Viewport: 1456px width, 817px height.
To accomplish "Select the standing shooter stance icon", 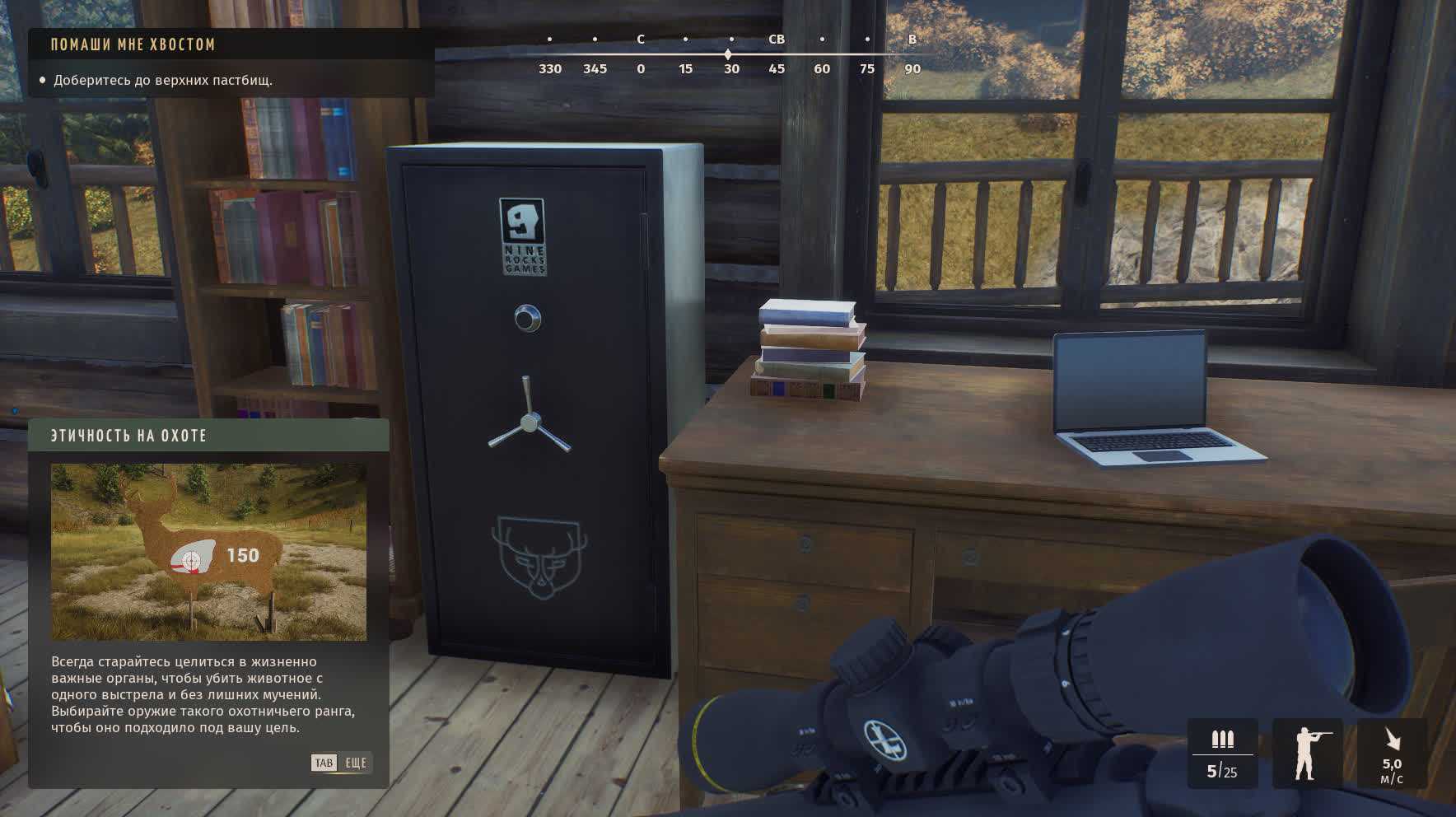I will pyautogui.click(x=1307, y=753).
